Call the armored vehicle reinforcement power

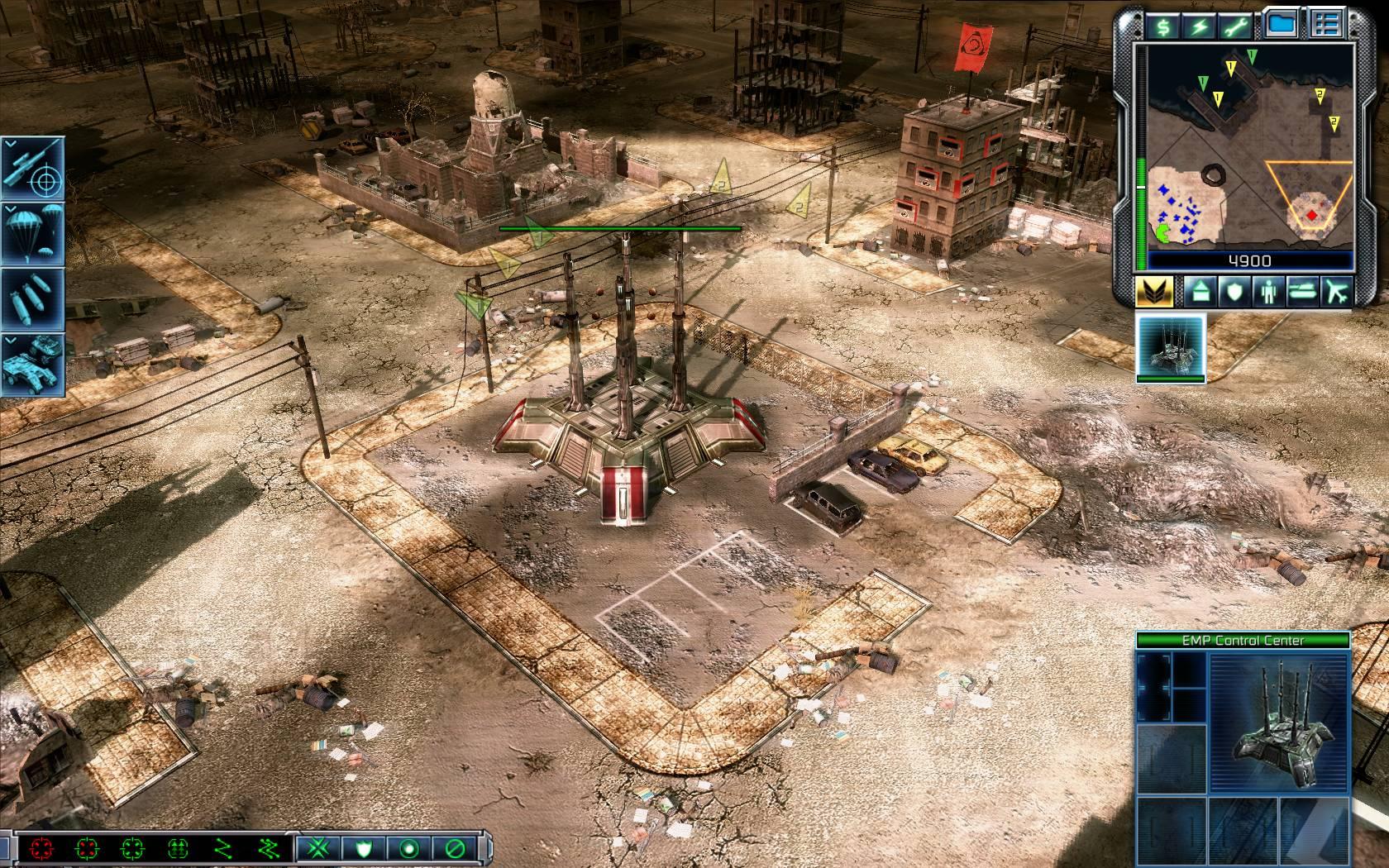pyautogui.click(x=33, y=364)
